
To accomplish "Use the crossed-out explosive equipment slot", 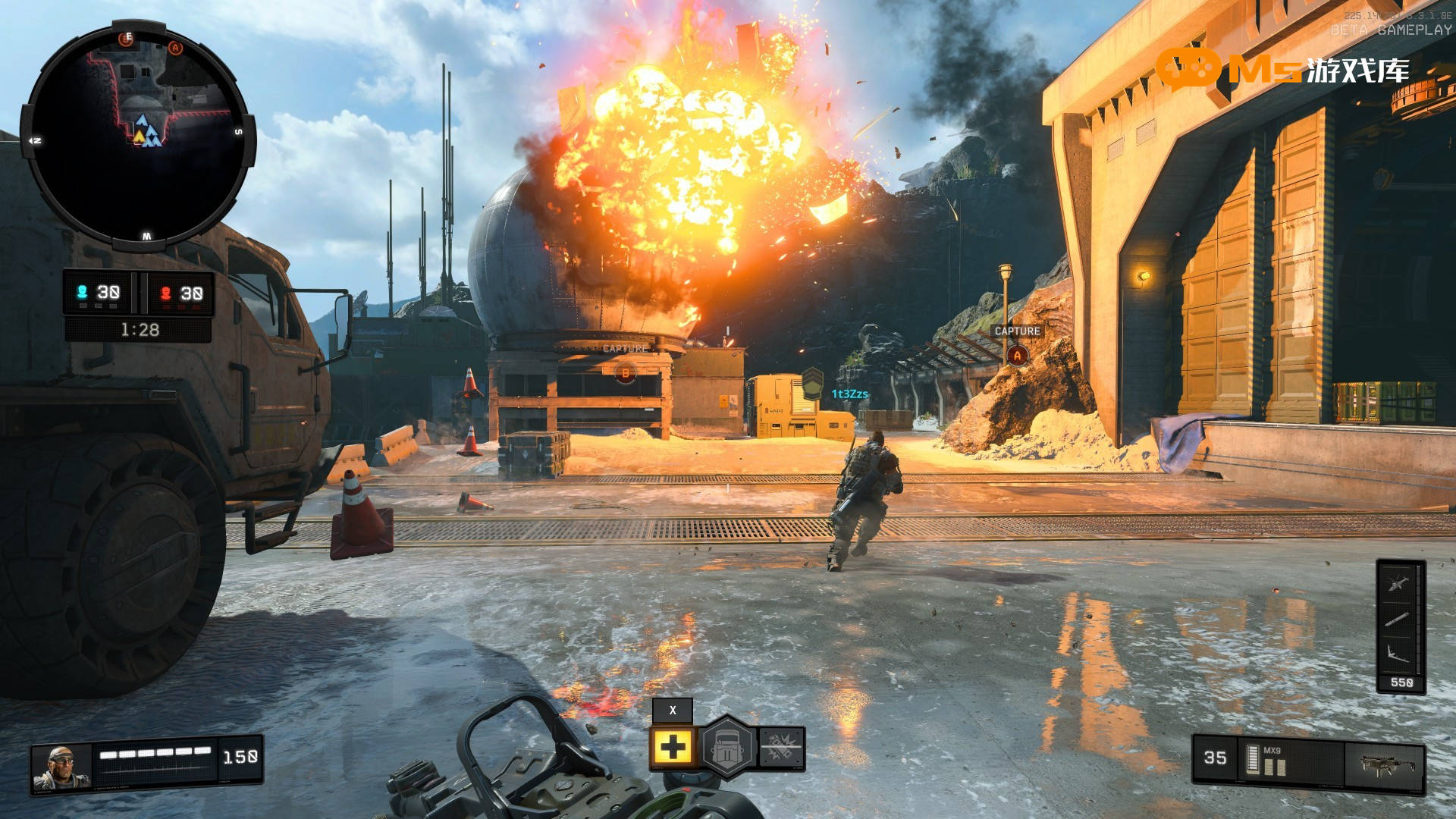I will tap(781, 748).
